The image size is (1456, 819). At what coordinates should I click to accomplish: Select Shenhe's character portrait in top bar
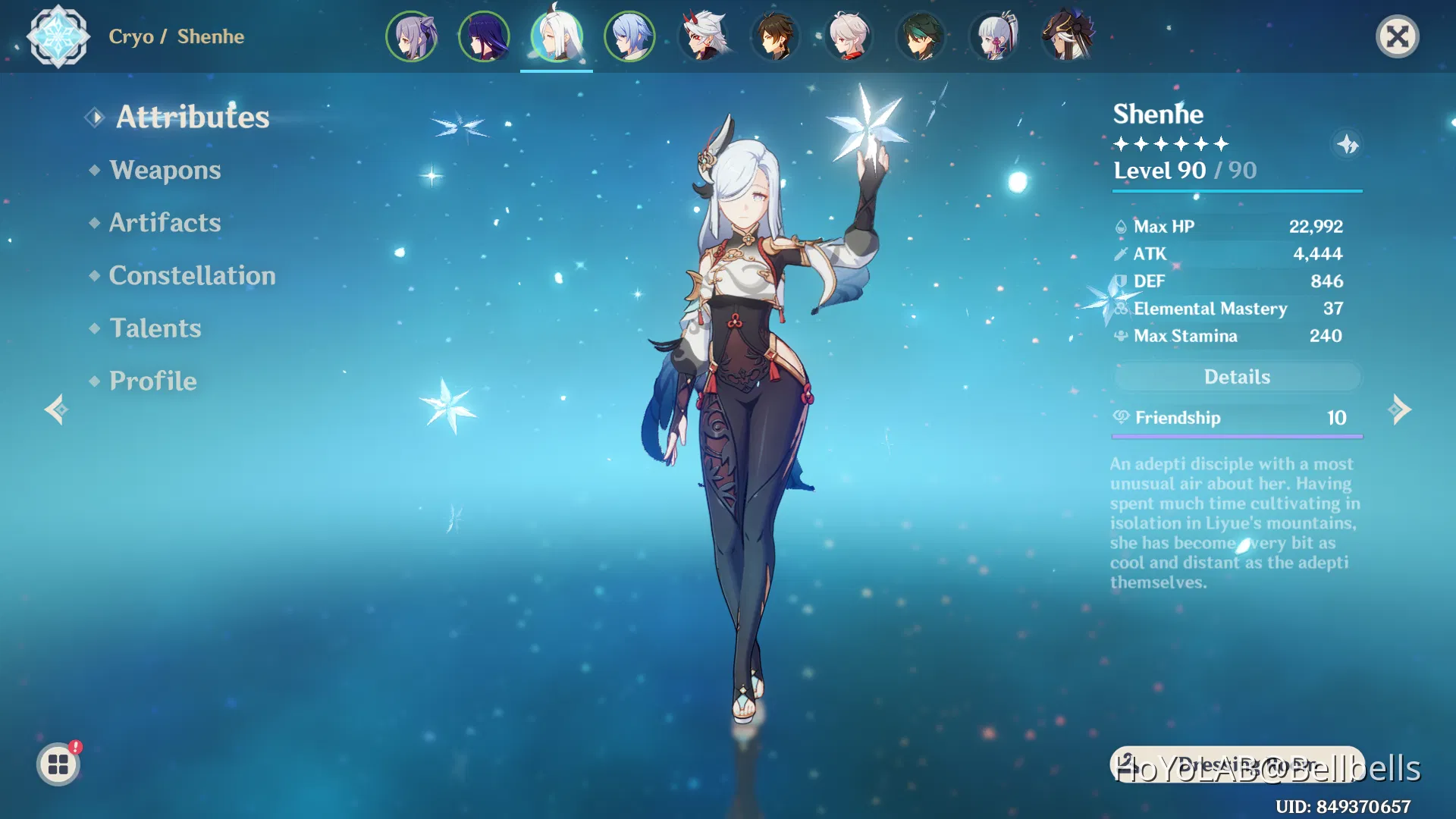click(557, 36)
